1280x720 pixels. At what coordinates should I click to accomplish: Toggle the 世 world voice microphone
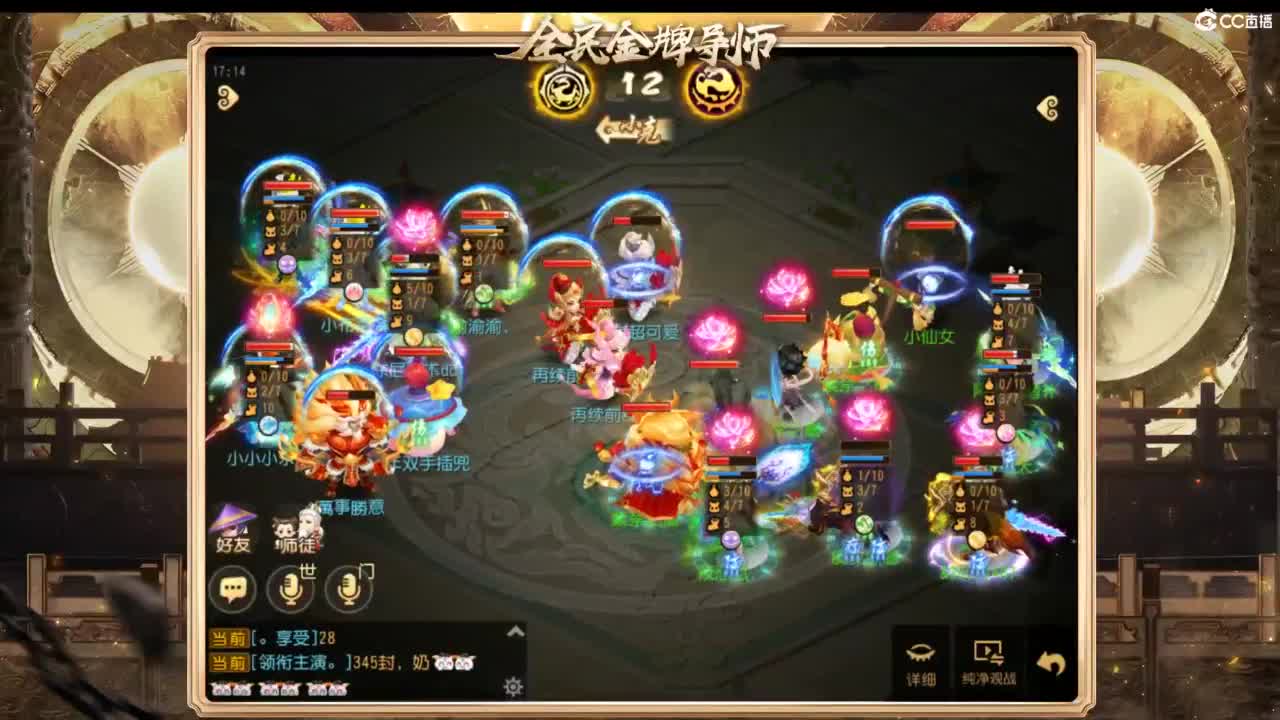pos(288,590)
